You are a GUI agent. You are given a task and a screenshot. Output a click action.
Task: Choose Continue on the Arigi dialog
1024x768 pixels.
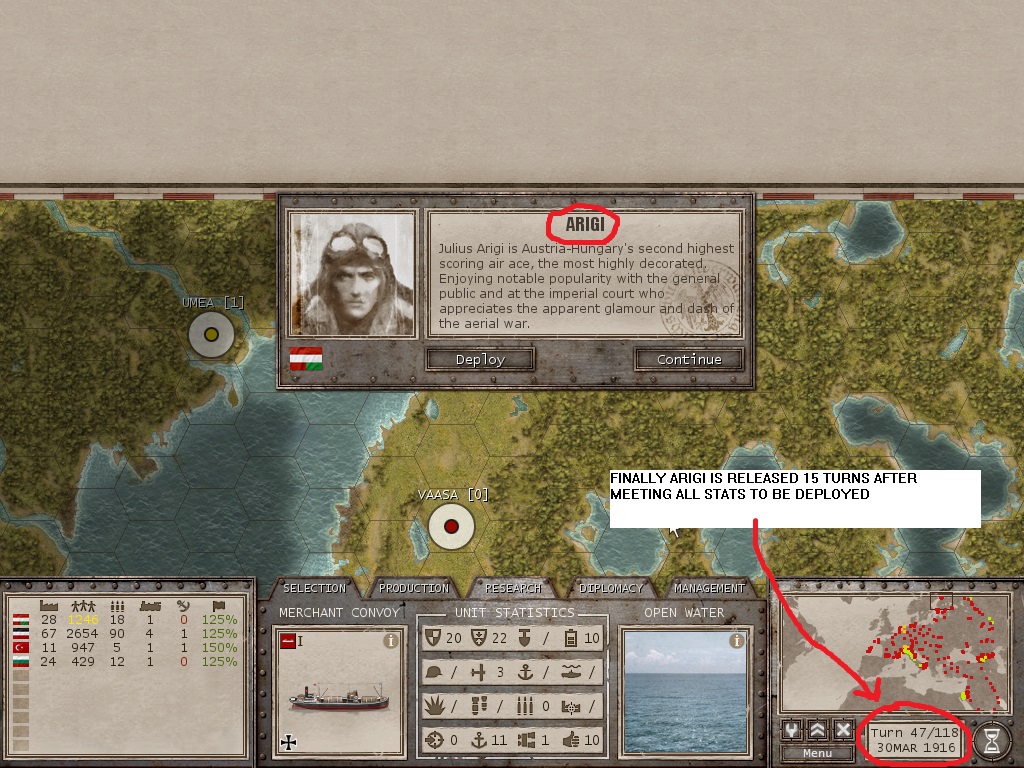click(689, 359)
